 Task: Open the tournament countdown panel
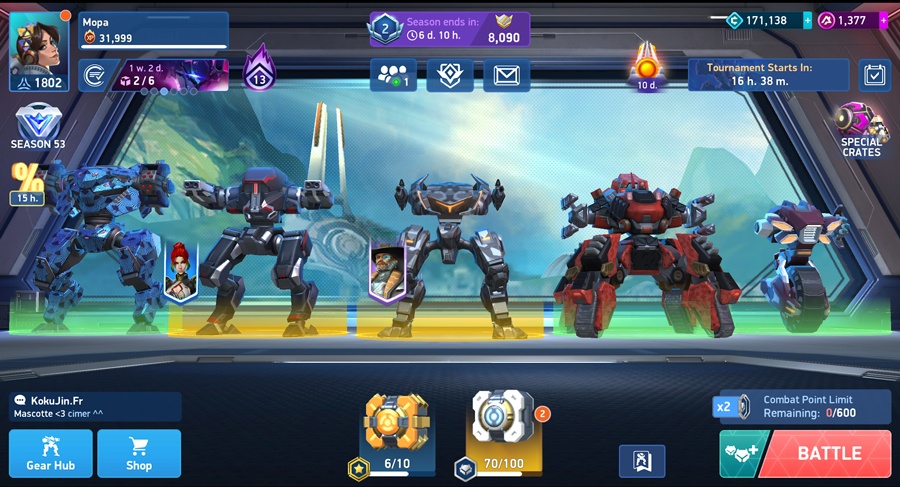pyautogui.click(x=768, y=75)
